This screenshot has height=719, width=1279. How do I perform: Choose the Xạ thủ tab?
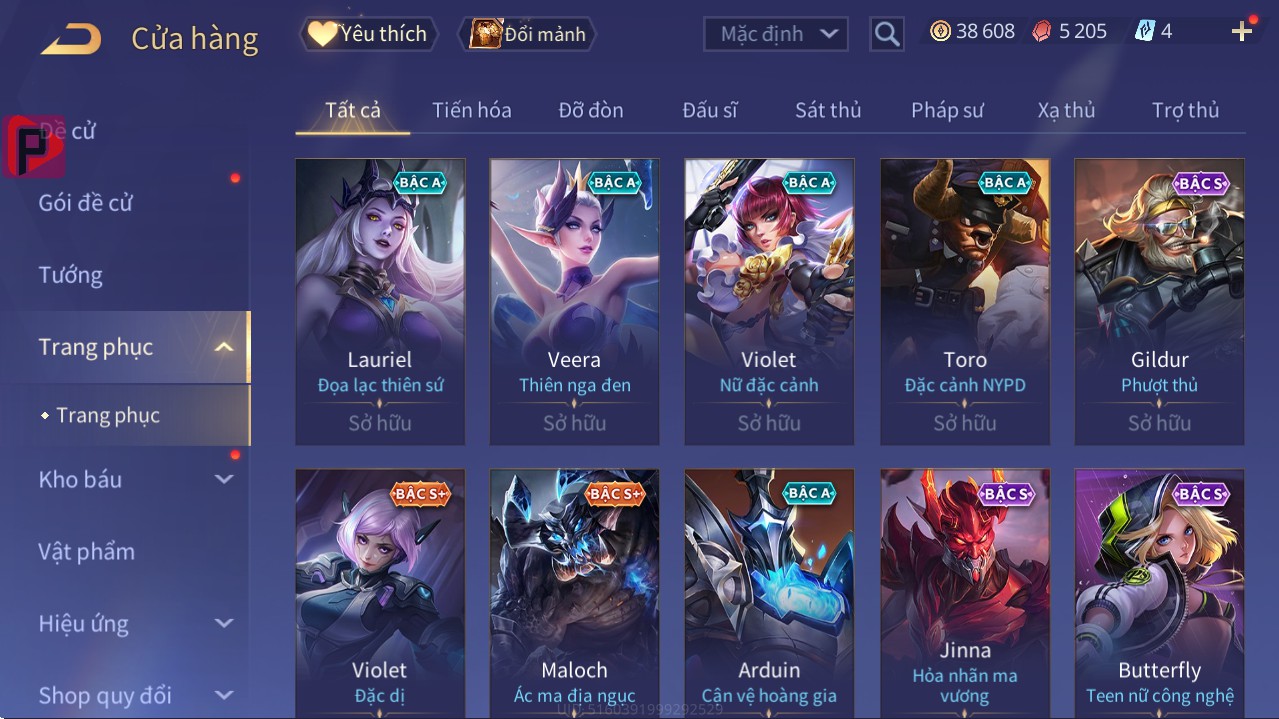pyautogui.click(x=1066, y=110)
